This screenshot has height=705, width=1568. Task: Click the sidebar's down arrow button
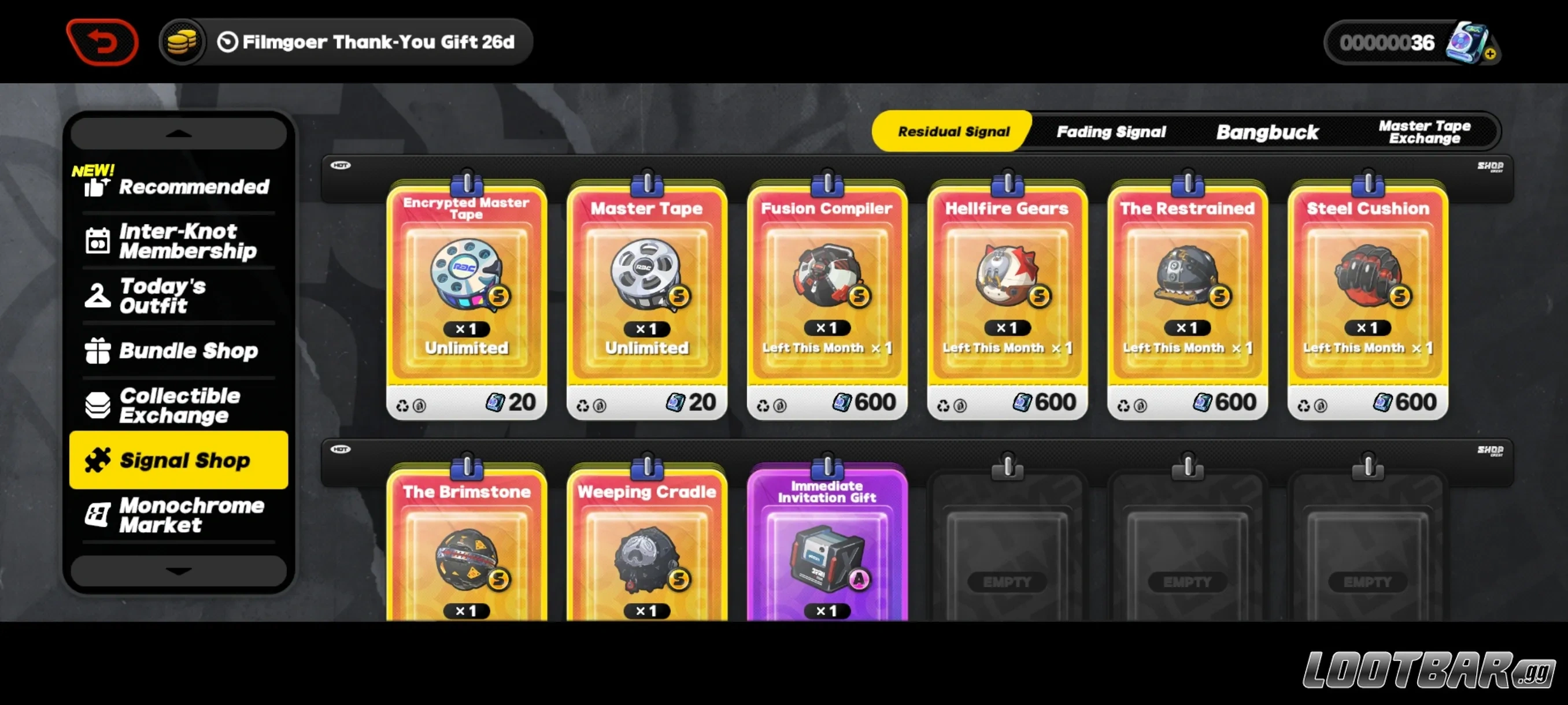click(x=177, y=570)
